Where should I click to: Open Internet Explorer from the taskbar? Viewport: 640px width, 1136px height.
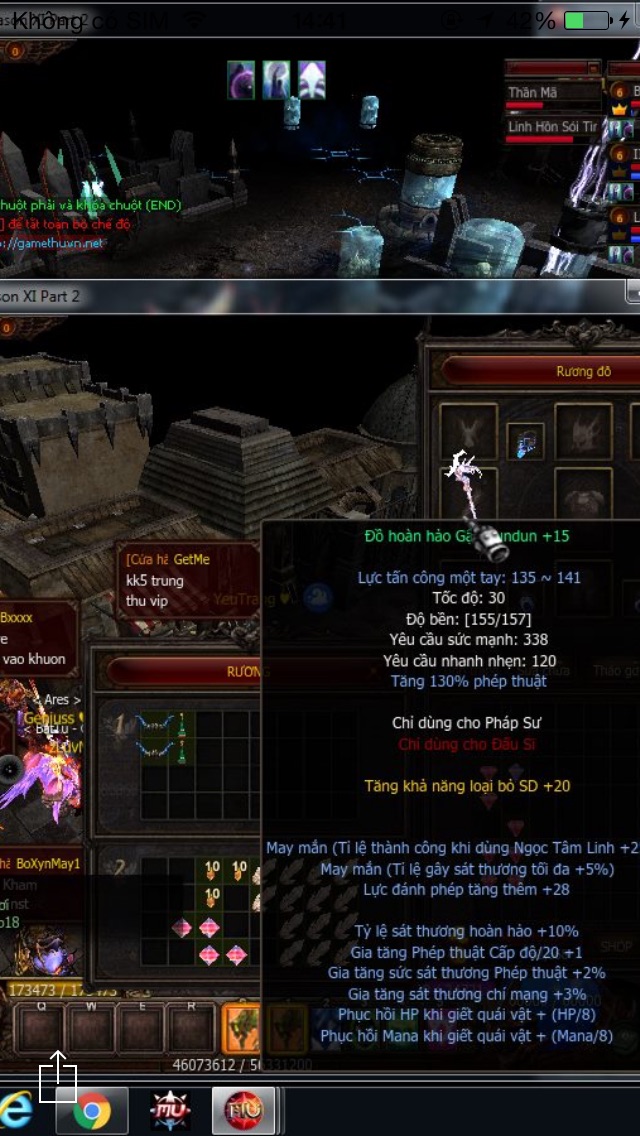(x=16, y=1111)
